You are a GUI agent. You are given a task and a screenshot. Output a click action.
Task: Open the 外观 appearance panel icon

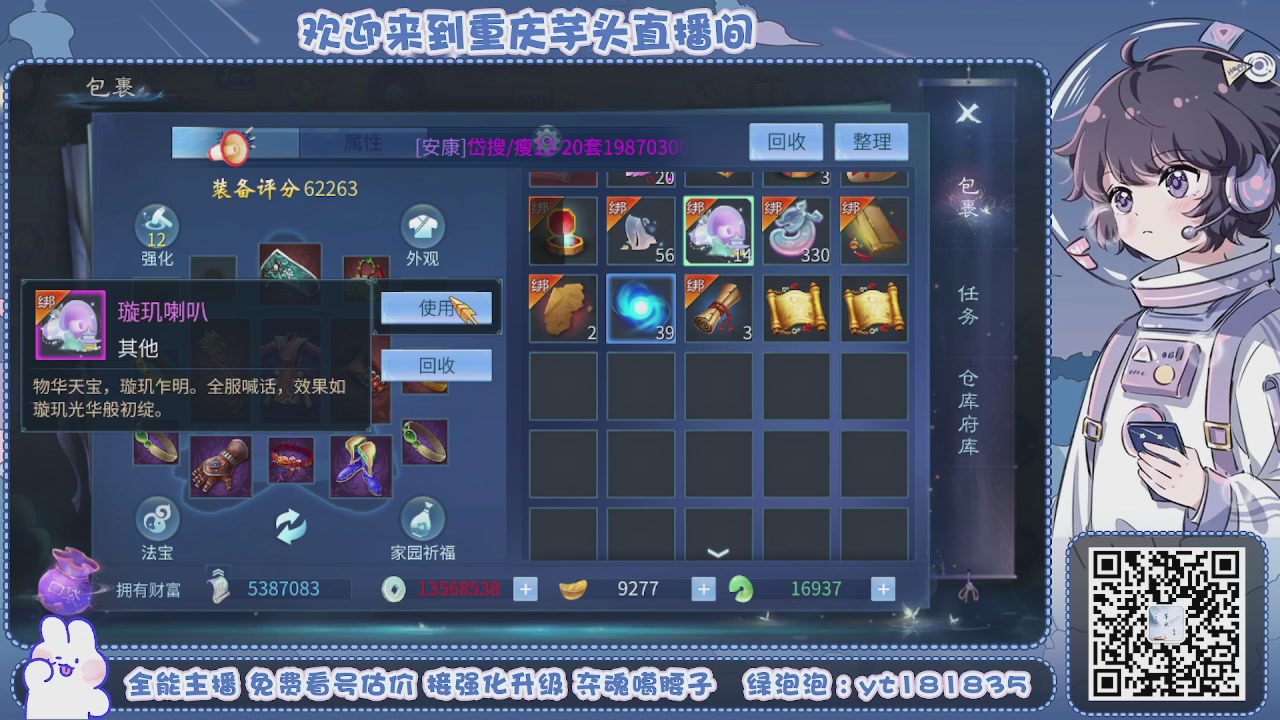click(x=423, y=224)
